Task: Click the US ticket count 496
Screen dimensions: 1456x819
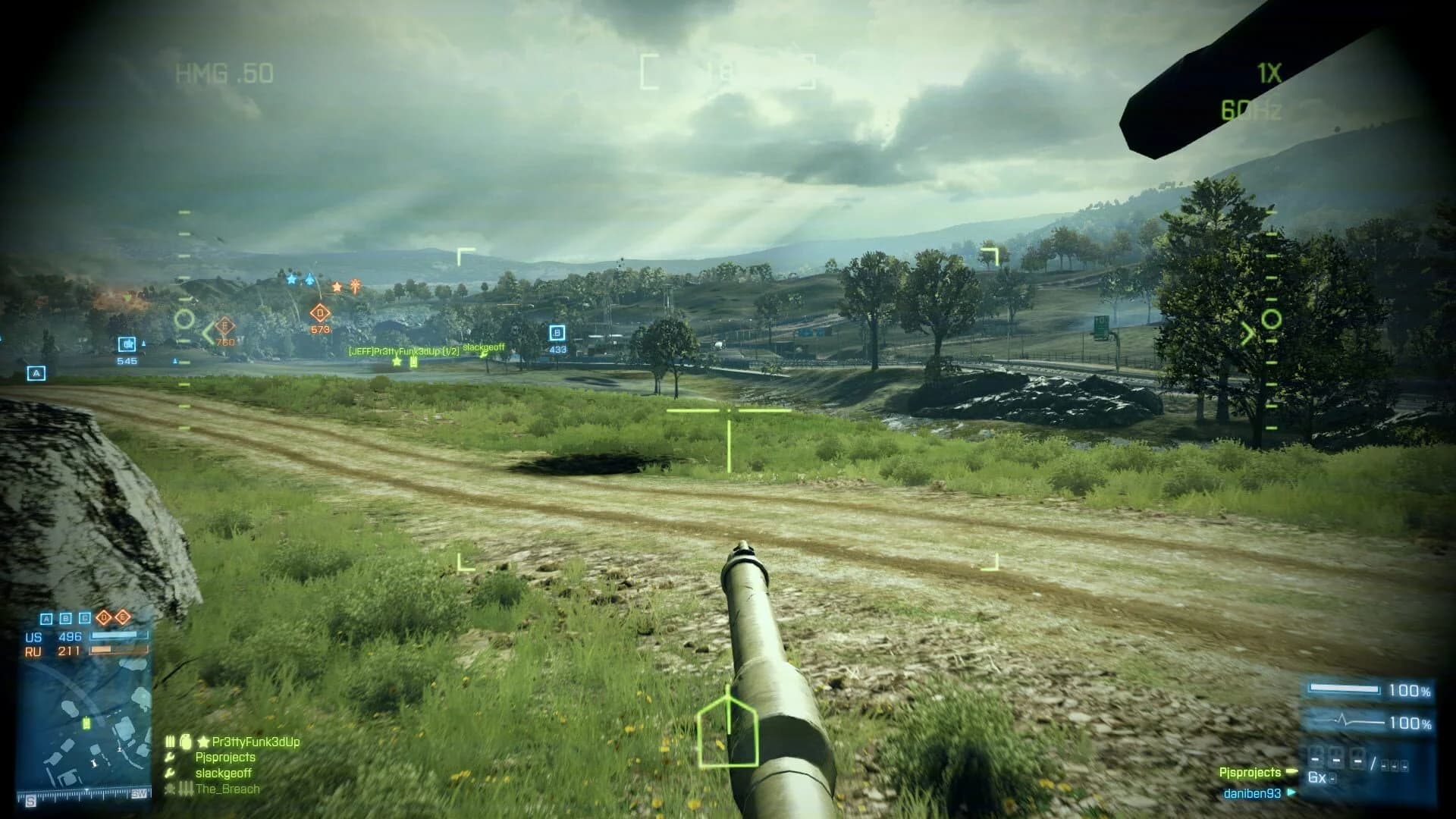Action: (71, 636)
